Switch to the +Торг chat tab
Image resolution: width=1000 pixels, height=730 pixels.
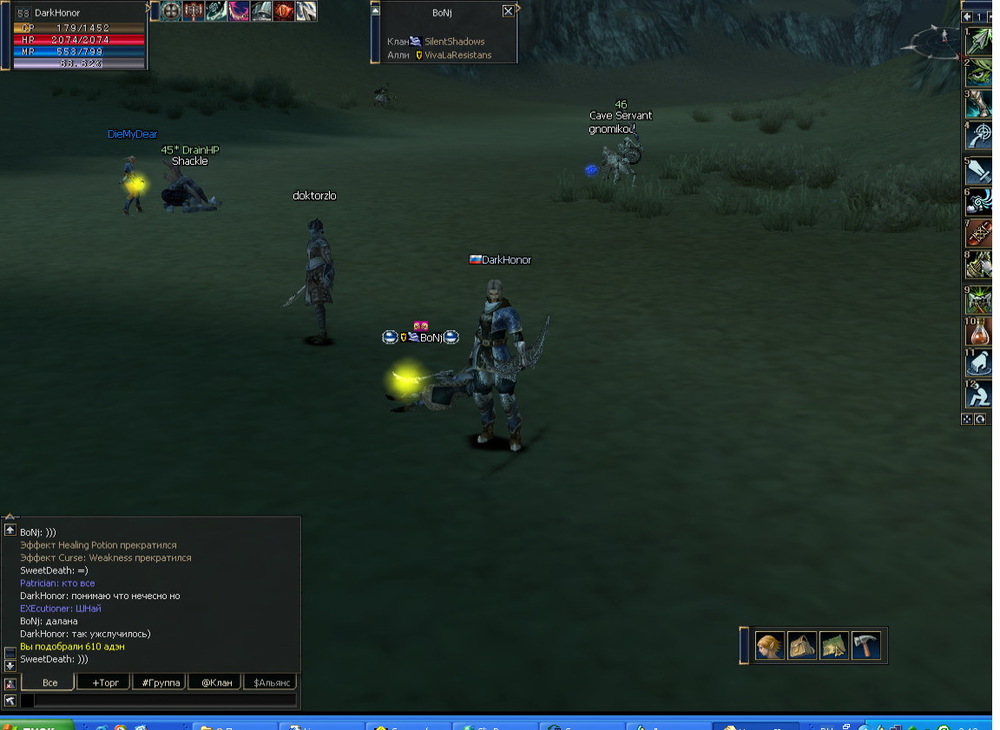tap(104, 683)
